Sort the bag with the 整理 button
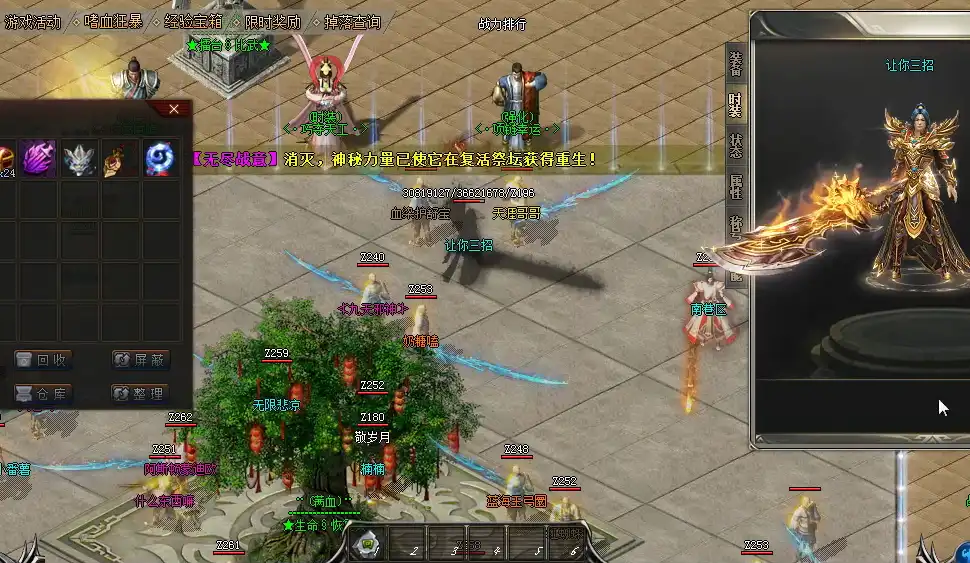This screenshot has width=970, height=563. click(x=139, y=394)
